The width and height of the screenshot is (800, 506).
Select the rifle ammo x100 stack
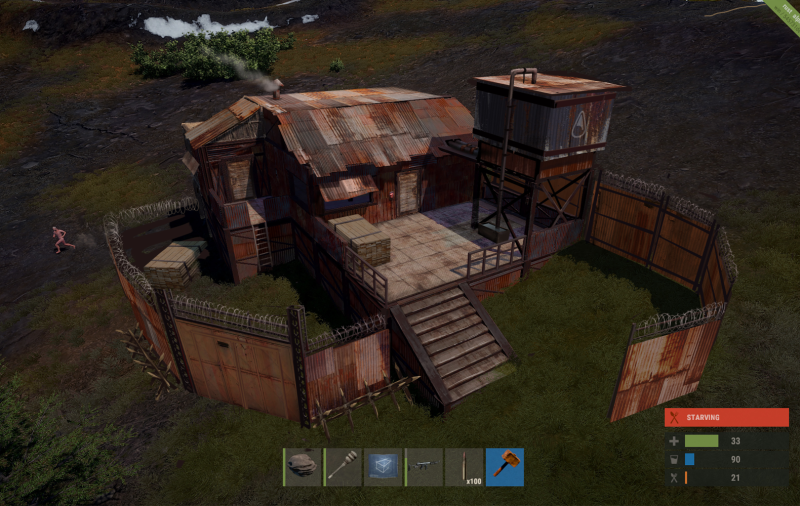point(464,467)
